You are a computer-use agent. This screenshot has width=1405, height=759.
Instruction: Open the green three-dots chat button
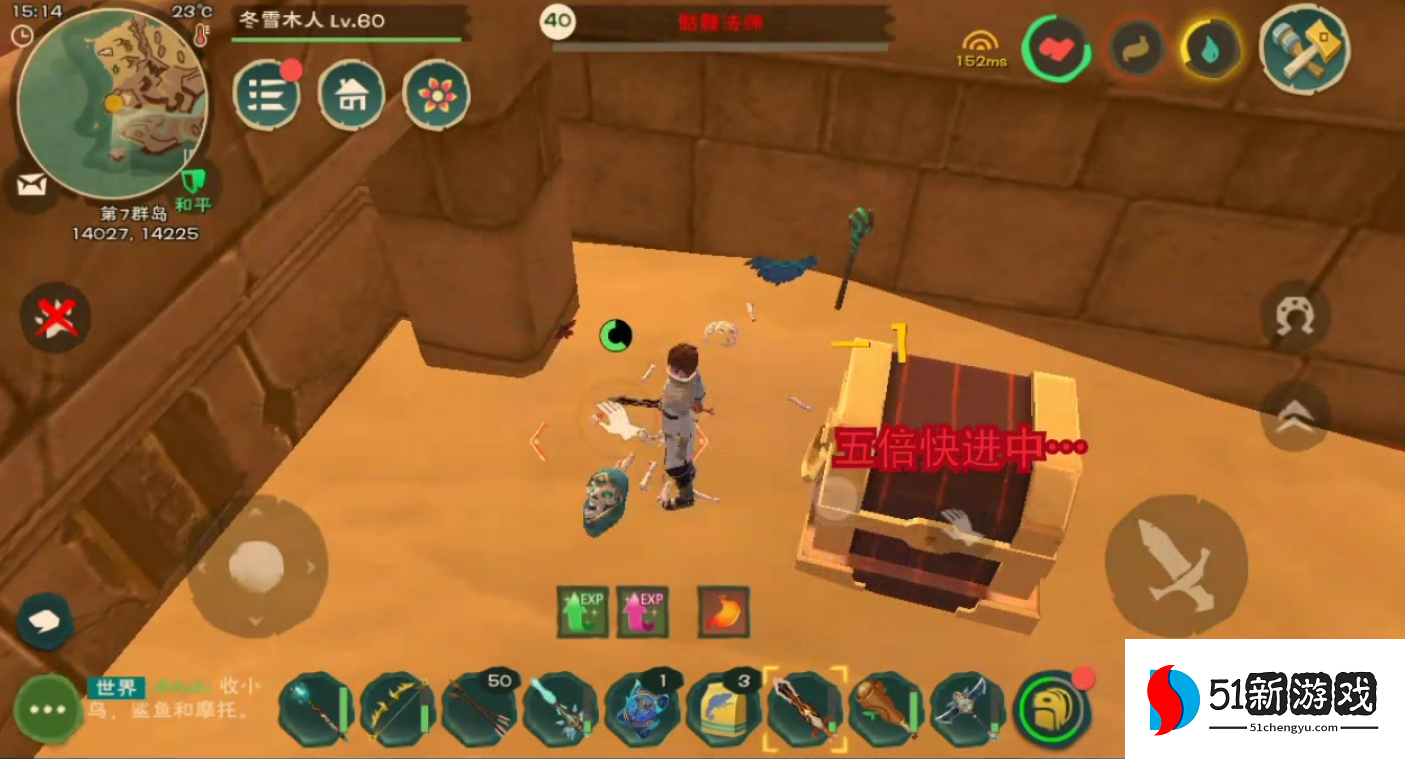(47, 708)
